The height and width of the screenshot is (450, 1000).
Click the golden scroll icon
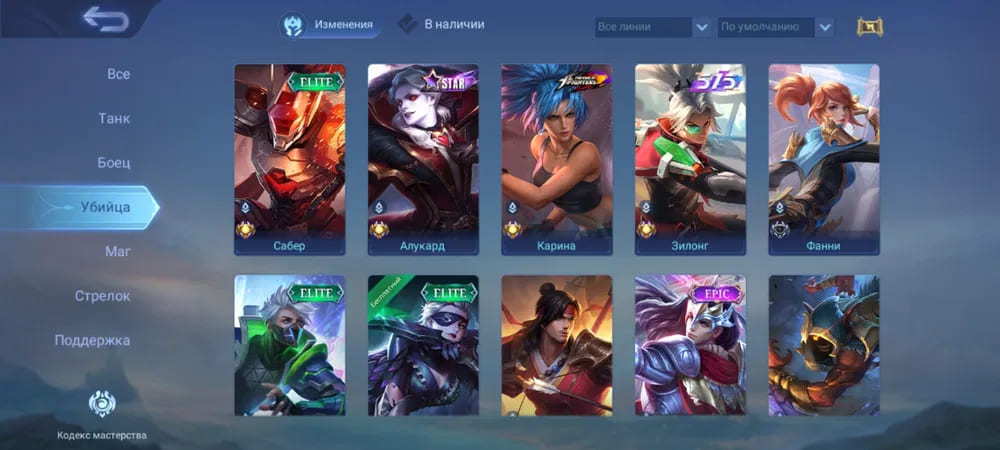coord(871,27)
